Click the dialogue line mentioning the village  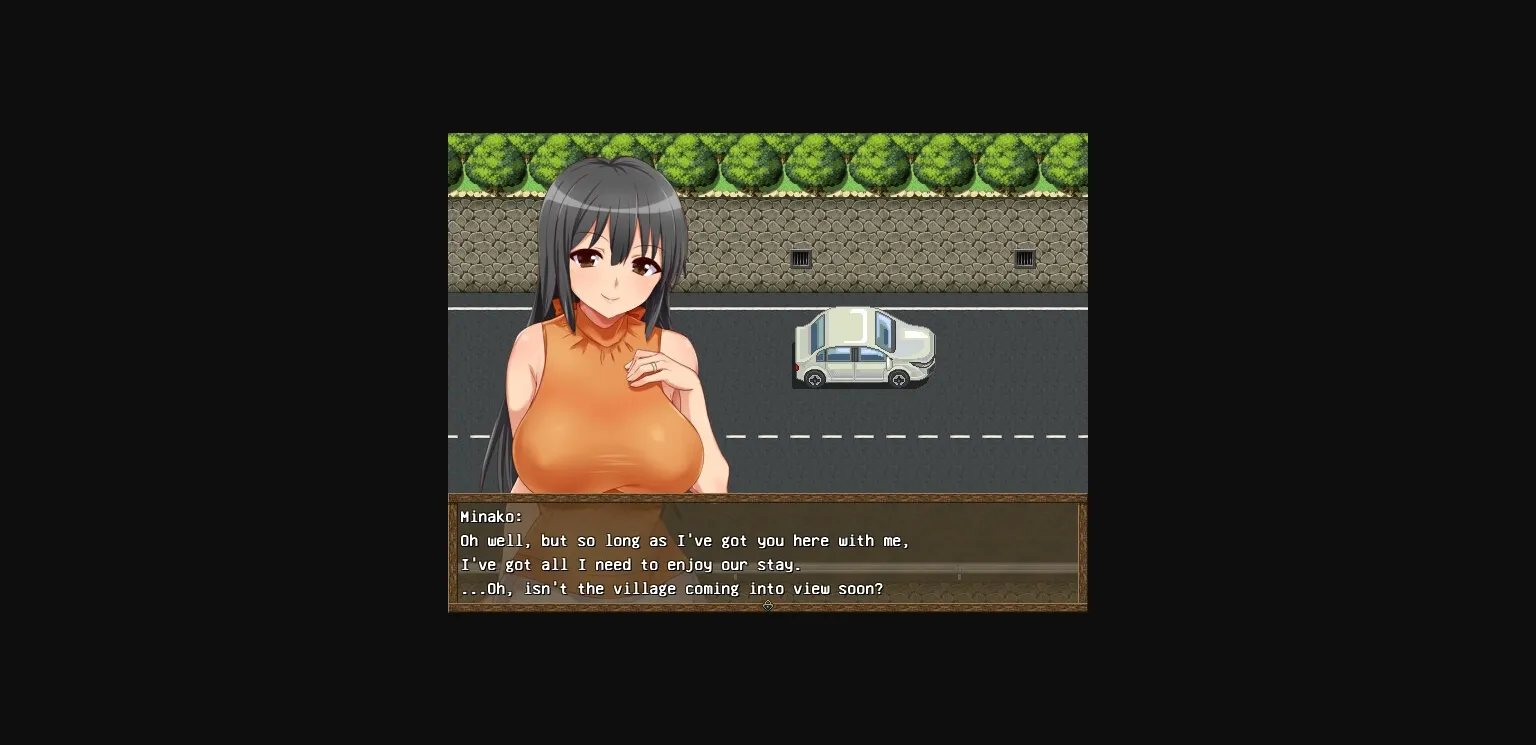coord(672,589)
